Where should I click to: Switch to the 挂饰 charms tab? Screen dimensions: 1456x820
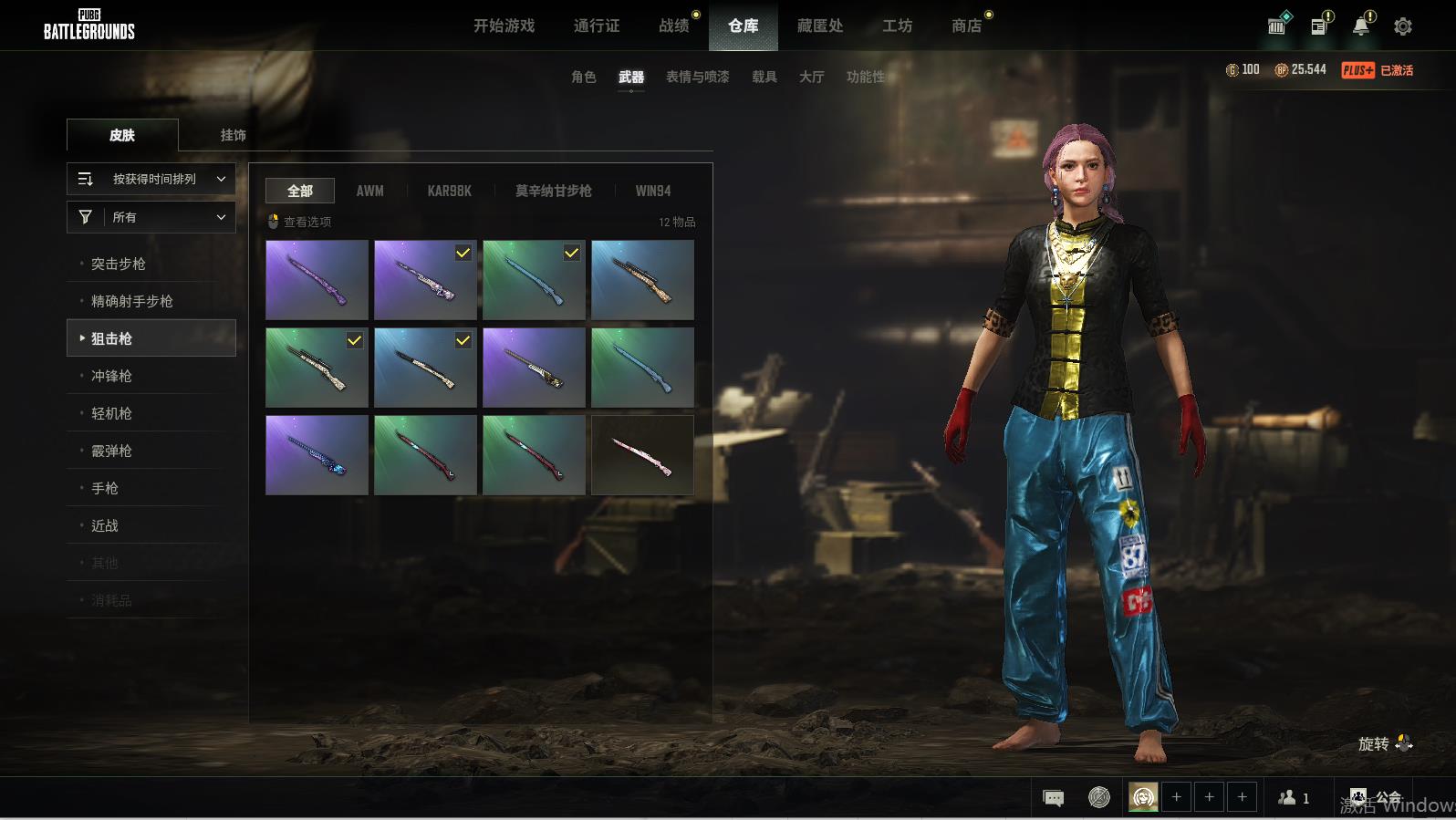(233, 135)
